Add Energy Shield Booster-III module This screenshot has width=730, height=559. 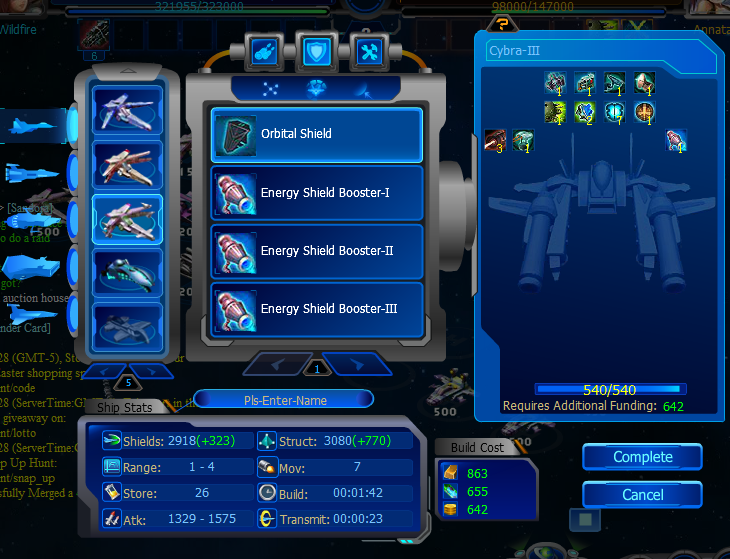pos(316,309)
